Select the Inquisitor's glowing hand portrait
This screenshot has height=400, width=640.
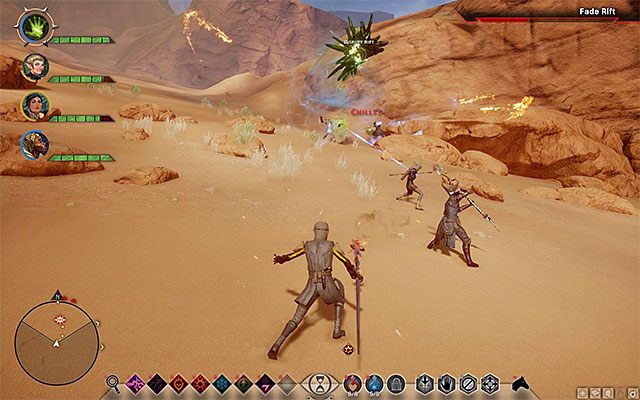tap(33, 28)
